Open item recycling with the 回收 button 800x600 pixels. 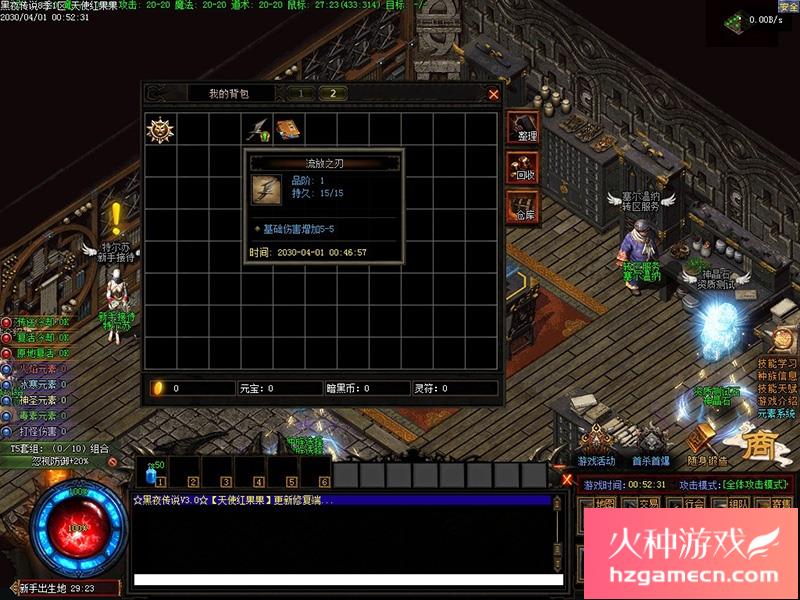click(523, 168)
